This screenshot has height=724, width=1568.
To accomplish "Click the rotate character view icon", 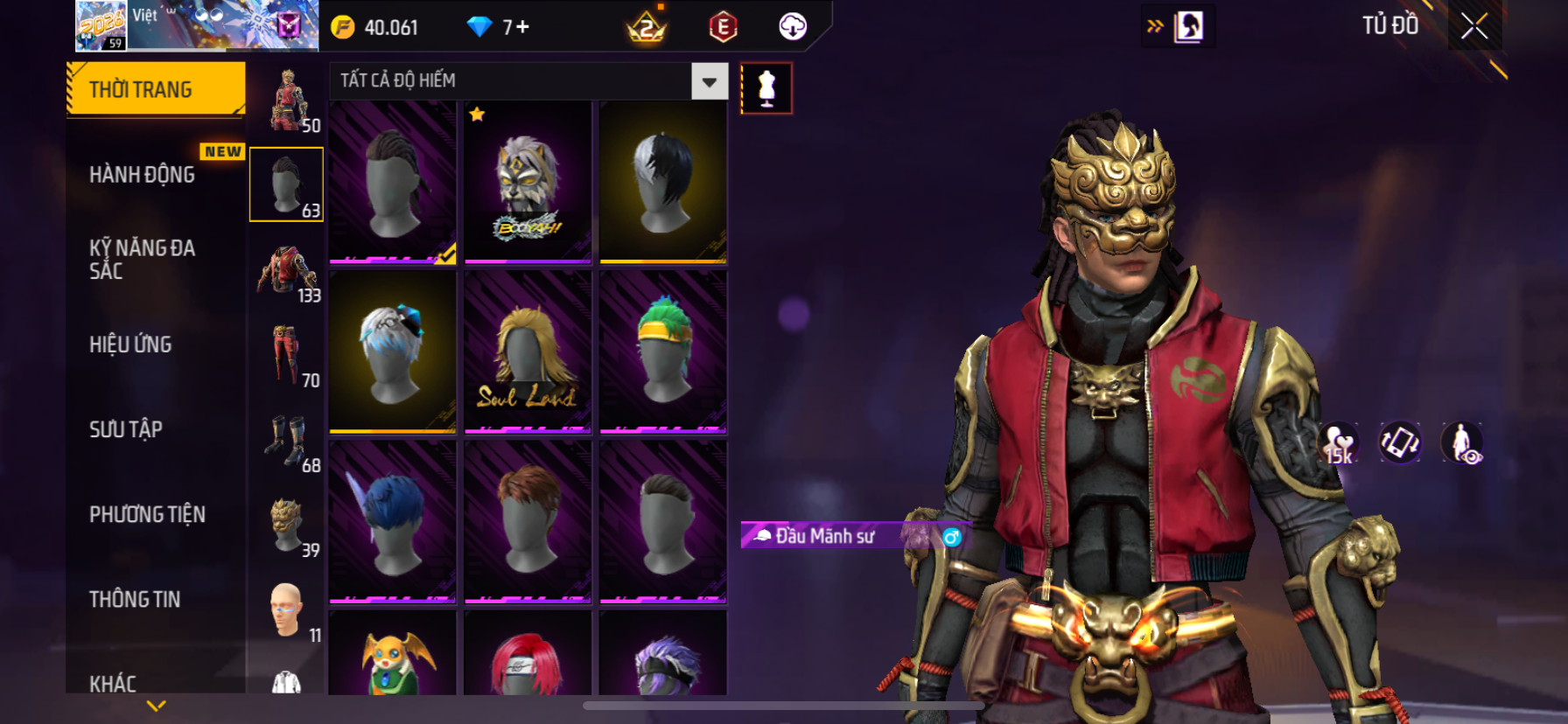I will click(x=1399, y=442).
